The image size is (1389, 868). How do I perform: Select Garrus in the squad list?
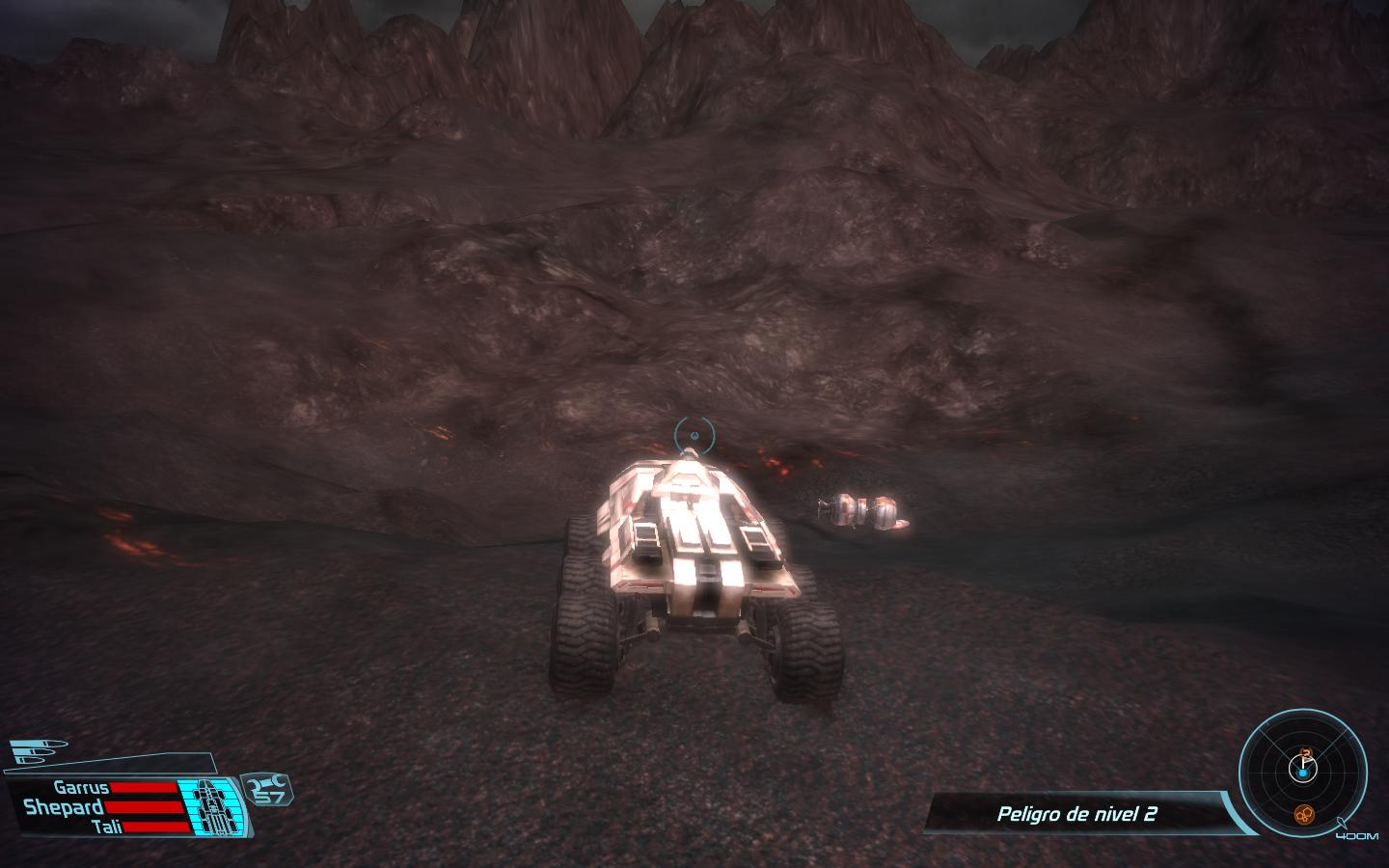(81, 787)
